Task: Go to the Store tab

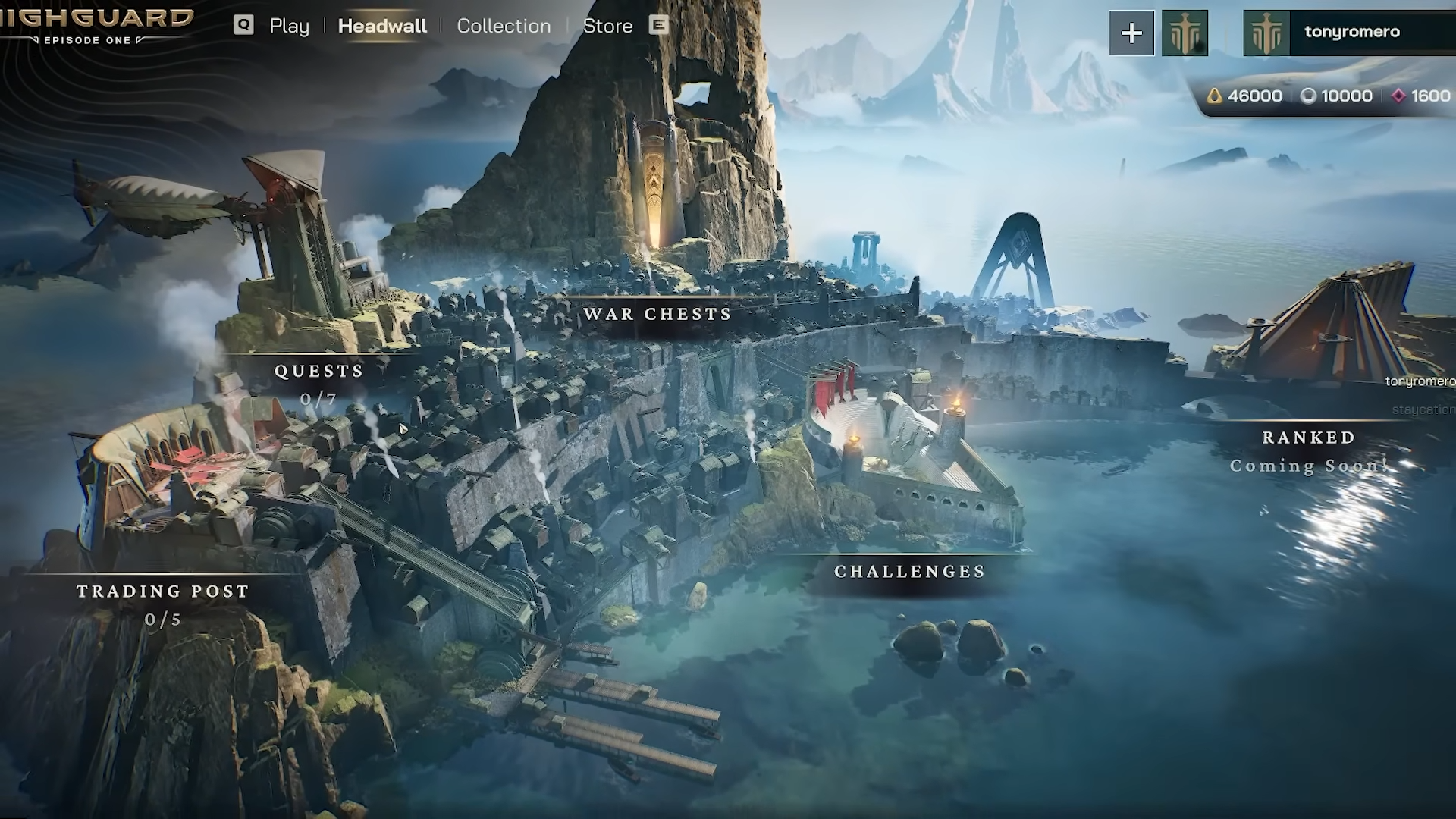Action: (607, 26)
